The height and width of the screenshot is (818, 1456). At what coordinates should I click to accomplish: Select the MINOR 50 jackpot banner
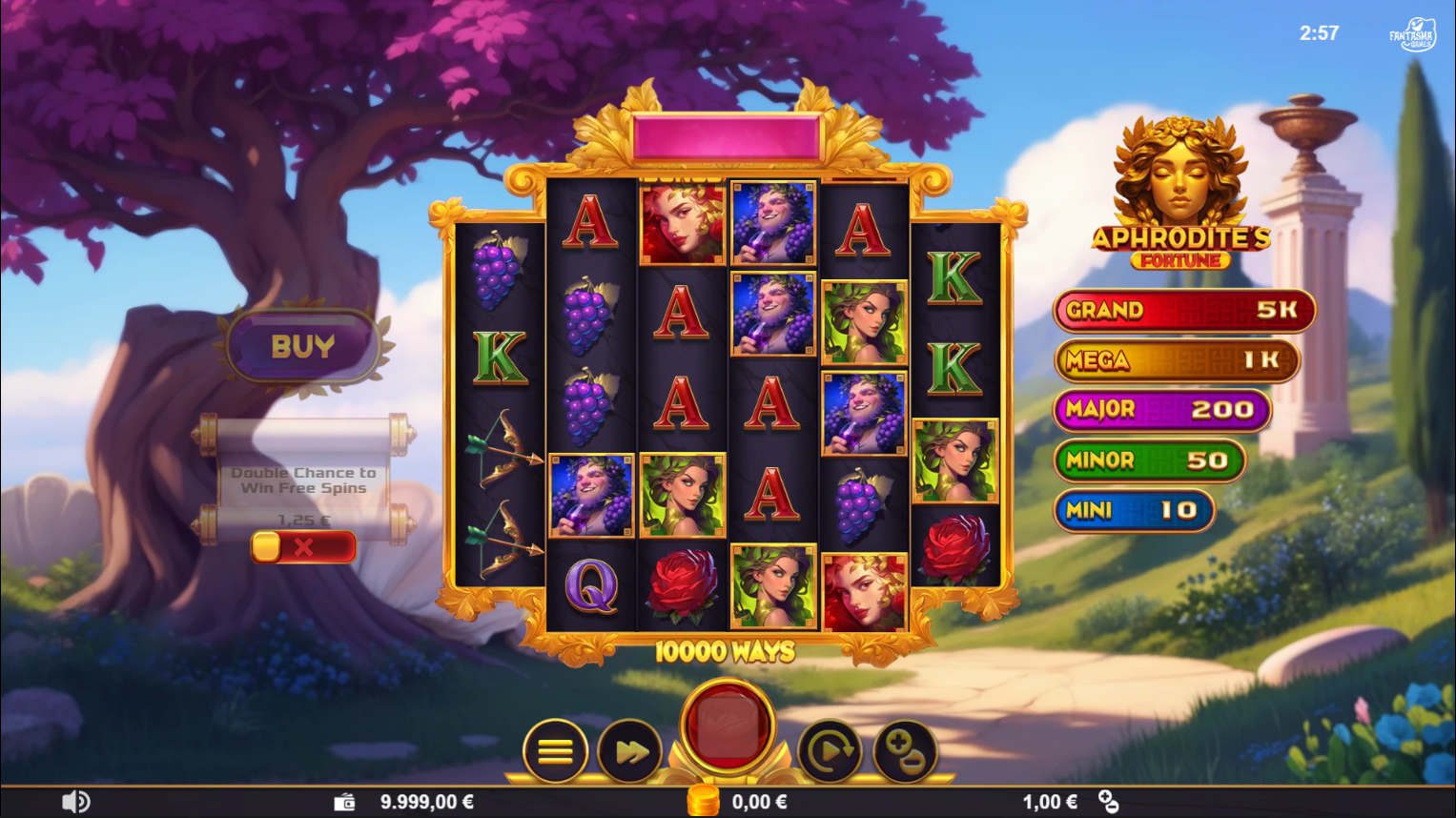coord(1148,461)
